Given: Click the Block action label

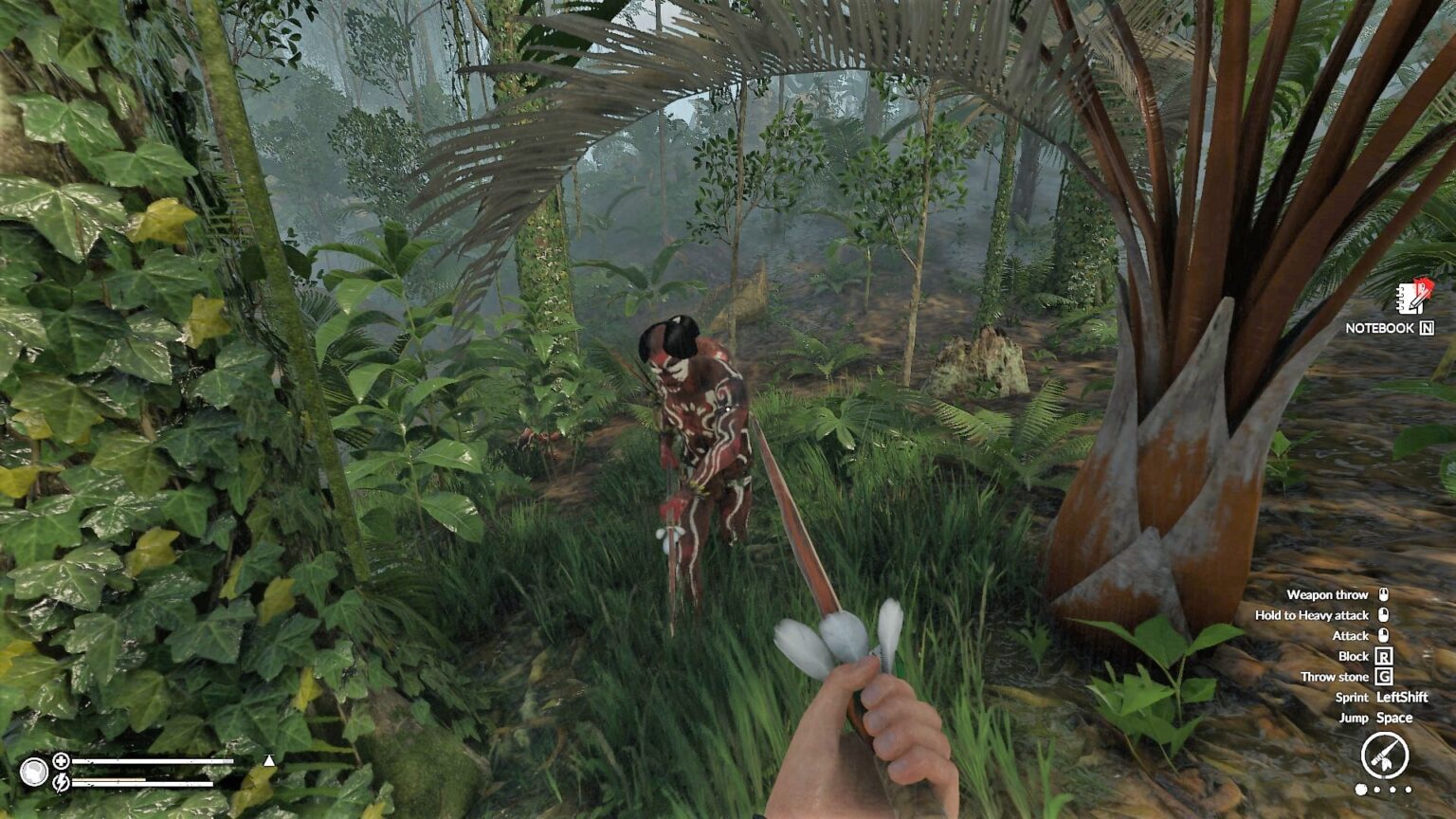Looking at the screenshot, I should [1355, 655].
